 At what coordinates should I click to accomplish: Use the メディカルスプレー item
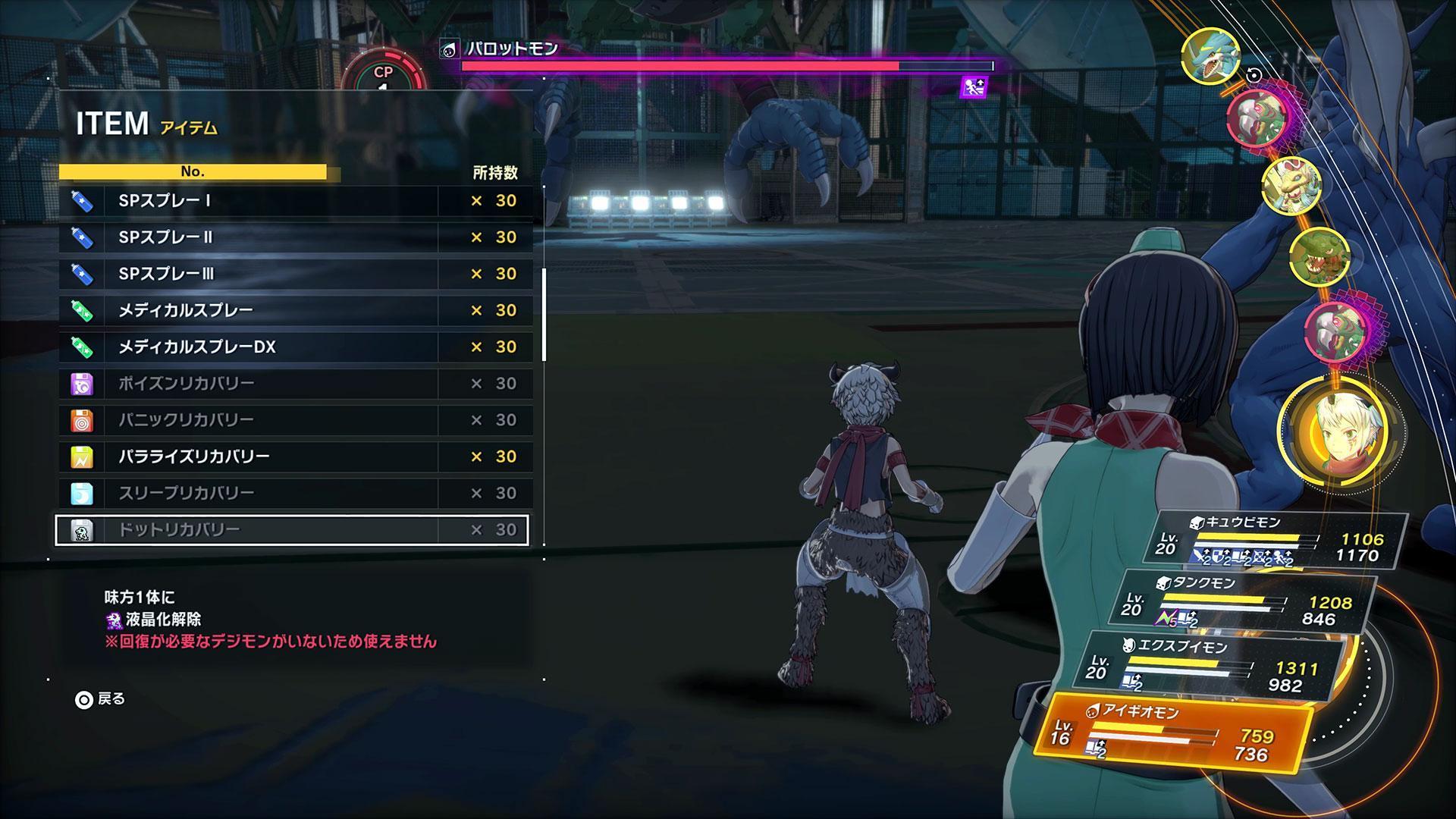(x=296, y=310)
